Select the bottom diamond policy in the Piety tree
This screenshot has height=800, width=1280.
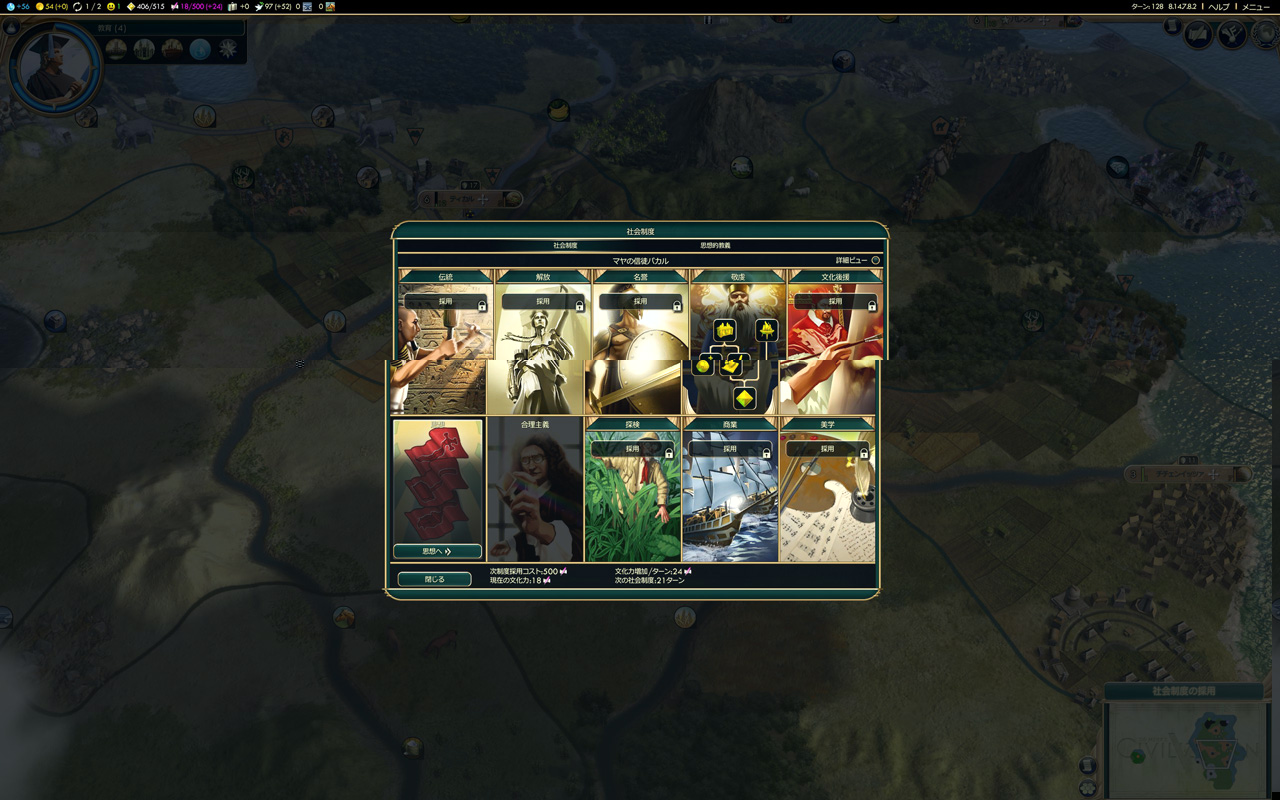(744, 399)
